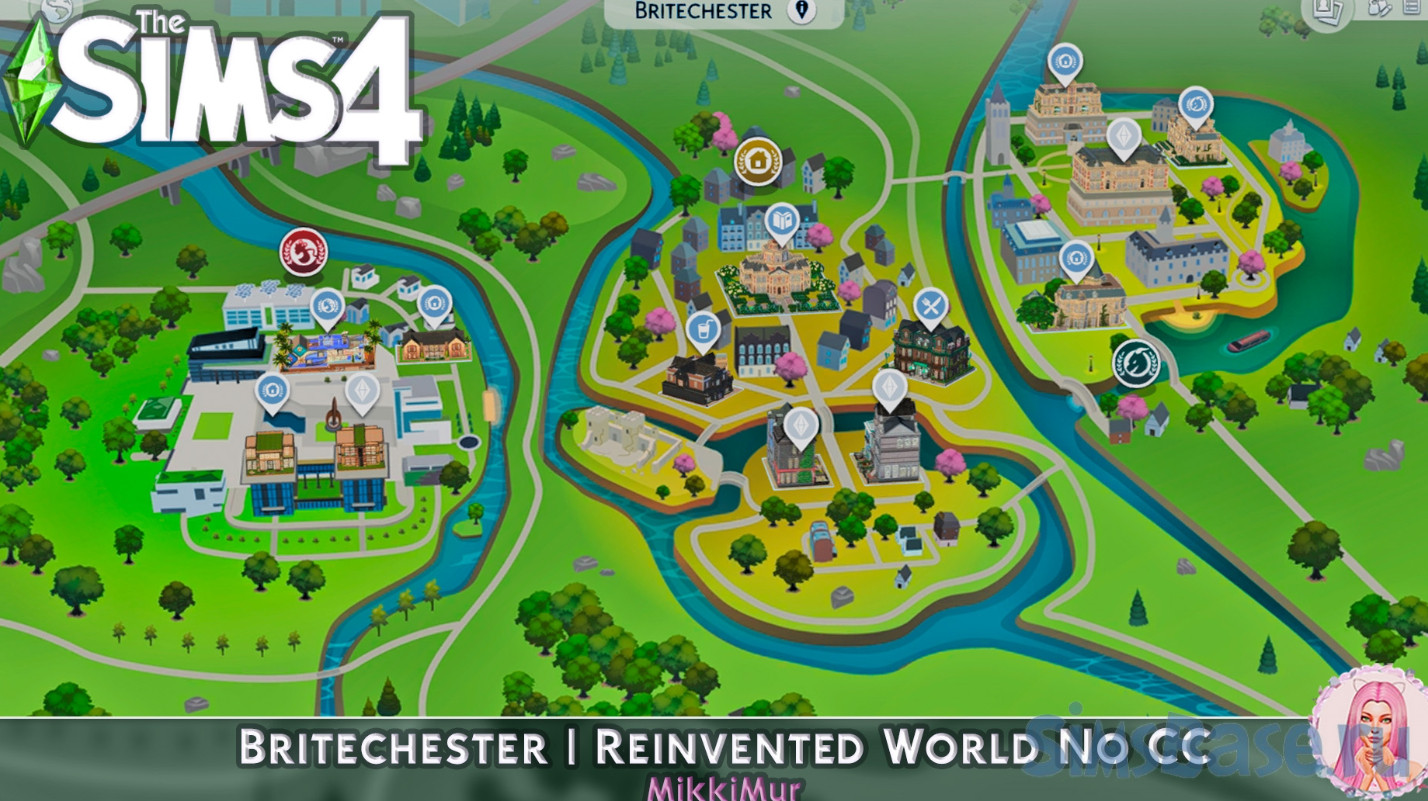
Task: Choose the cafe lot pin with cup icon
Action: 704,328
